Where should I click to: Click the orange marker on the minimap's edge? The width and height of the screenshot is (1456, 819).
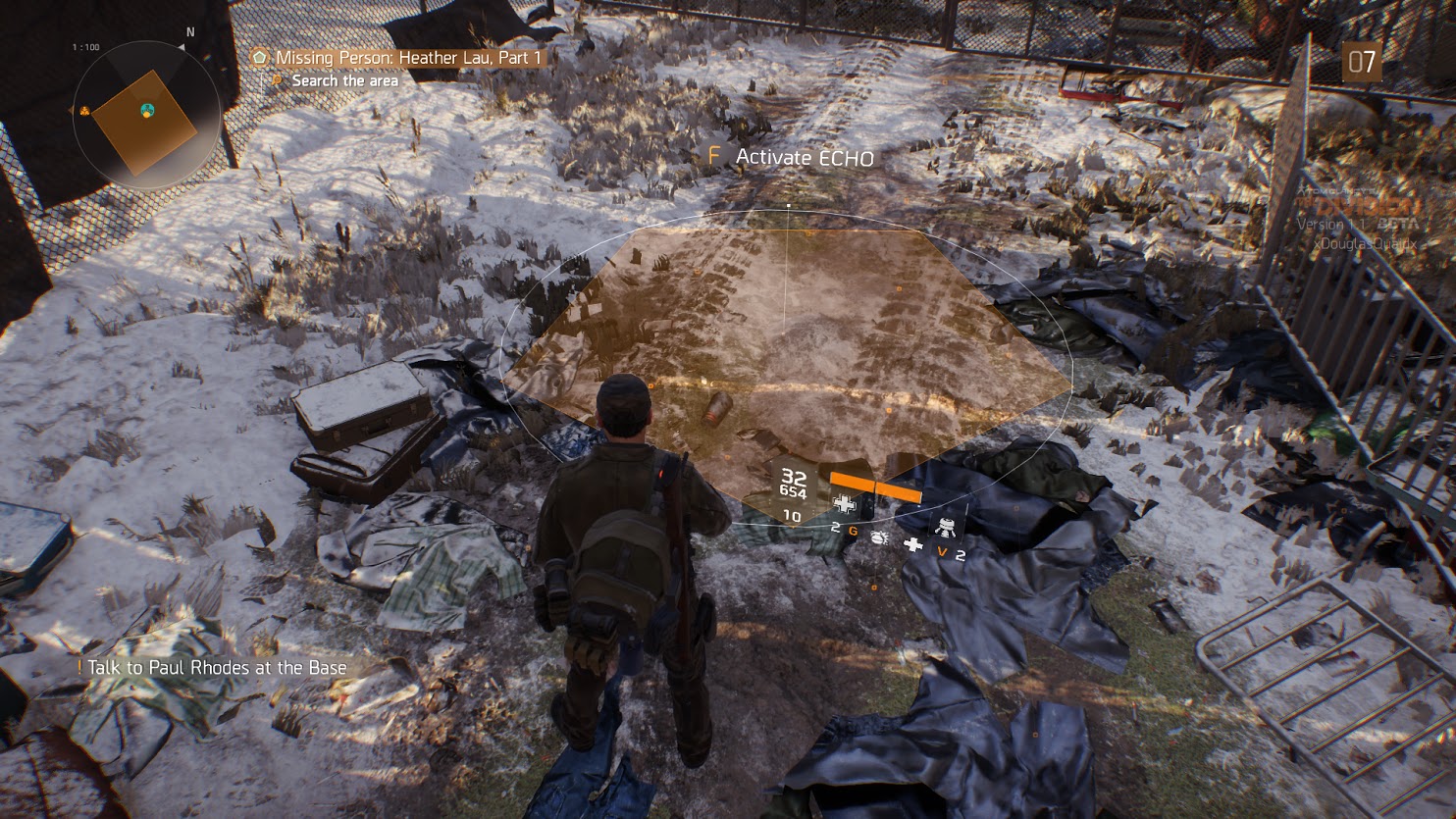coord(85,111)
